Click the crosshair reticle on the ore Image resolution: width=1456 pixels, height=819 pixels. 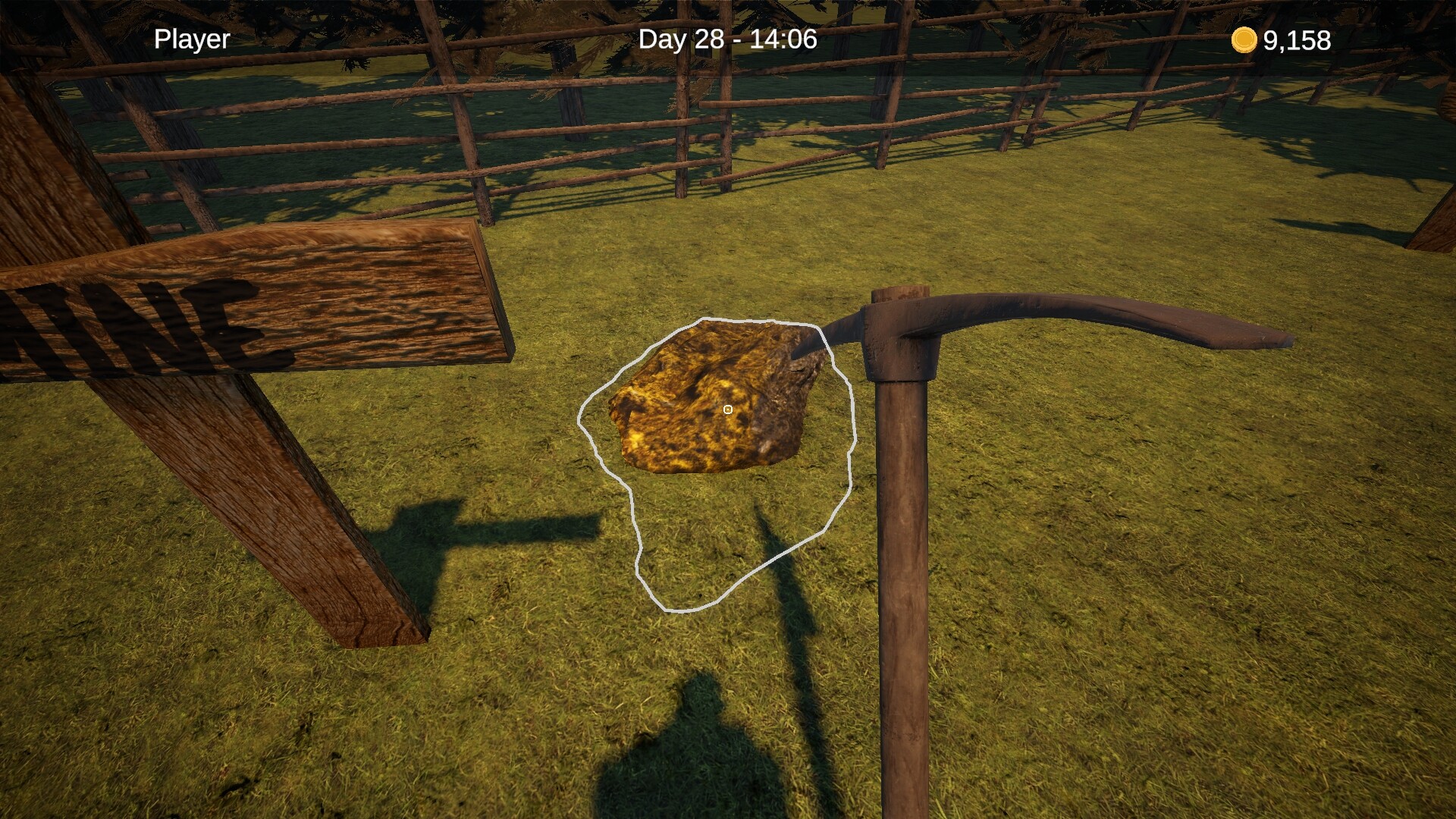click(727, 409)
